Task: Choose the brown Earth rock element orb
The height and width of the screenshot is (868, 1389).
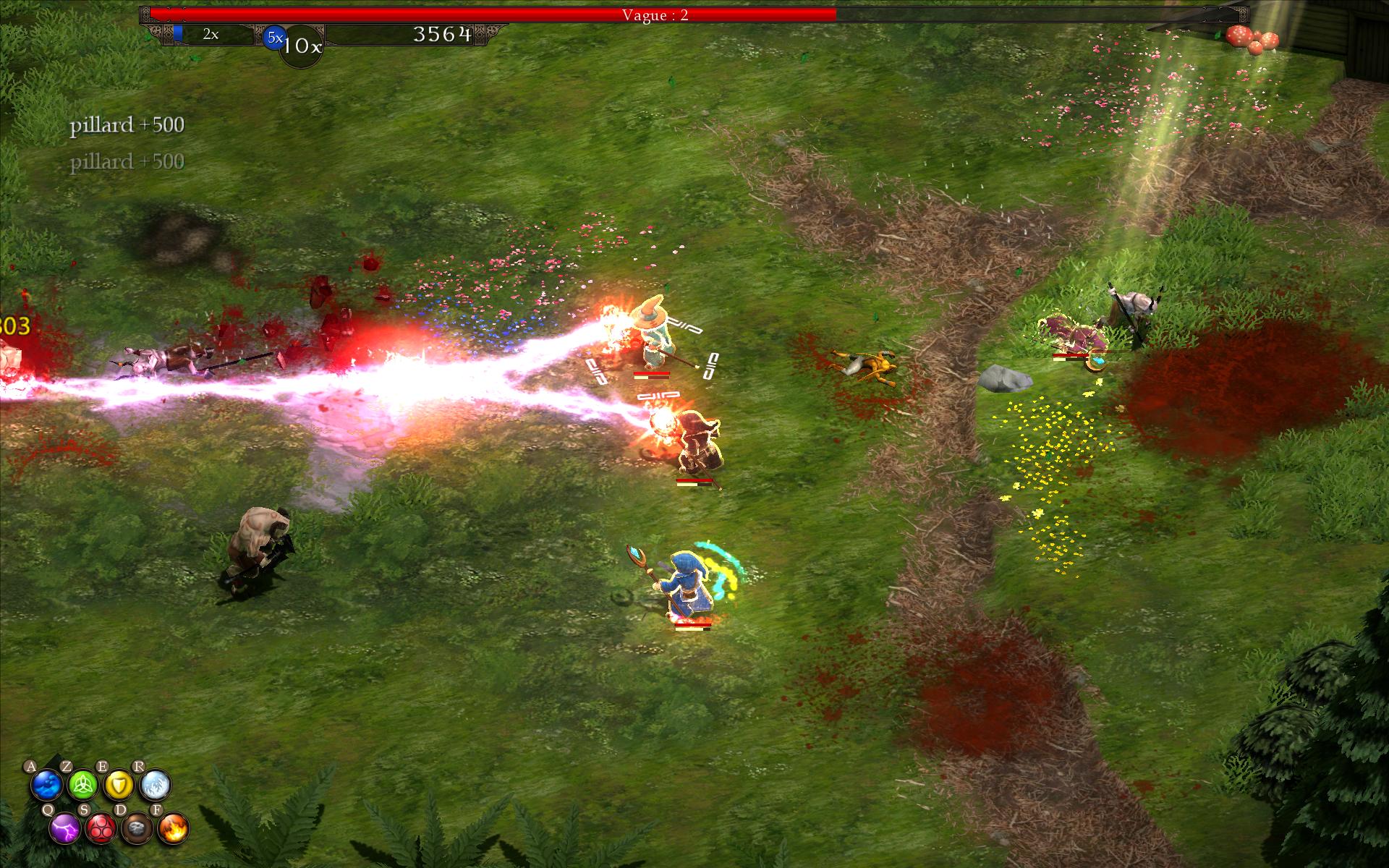Action: tap(137, 828)
